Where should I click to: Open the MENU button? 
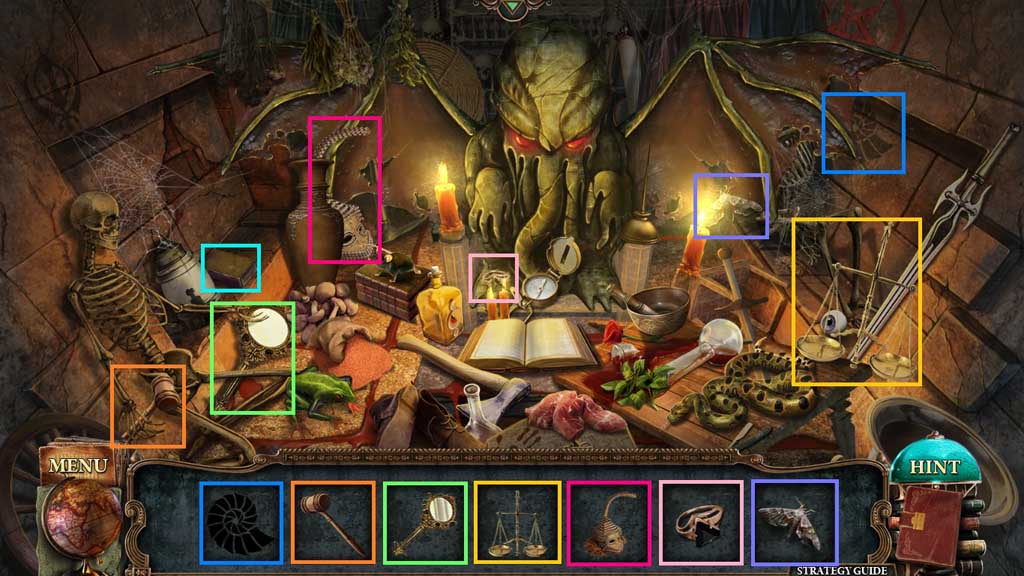(77, 465)
